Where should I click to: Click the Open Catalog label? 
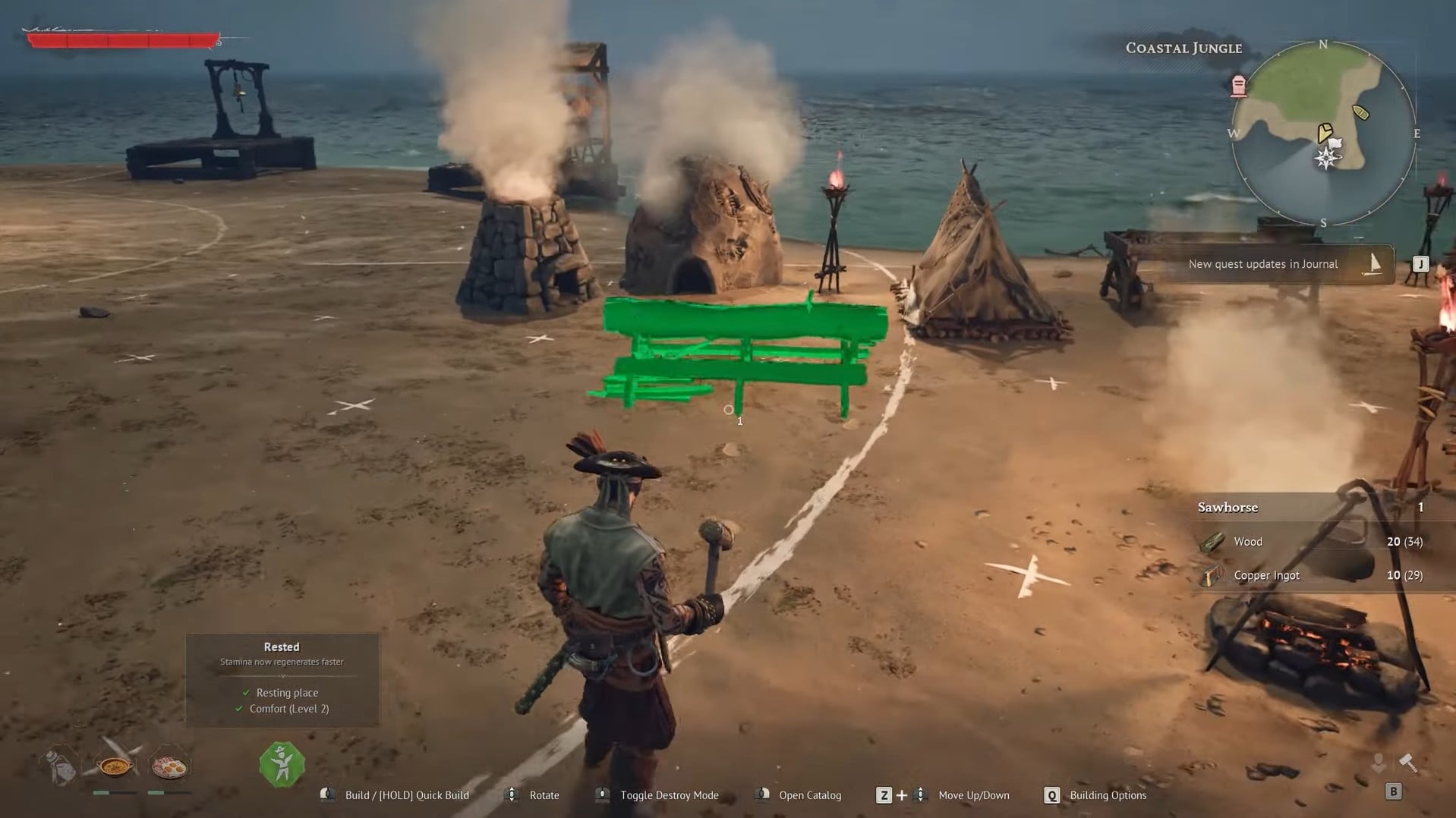[x=809, y=795]
